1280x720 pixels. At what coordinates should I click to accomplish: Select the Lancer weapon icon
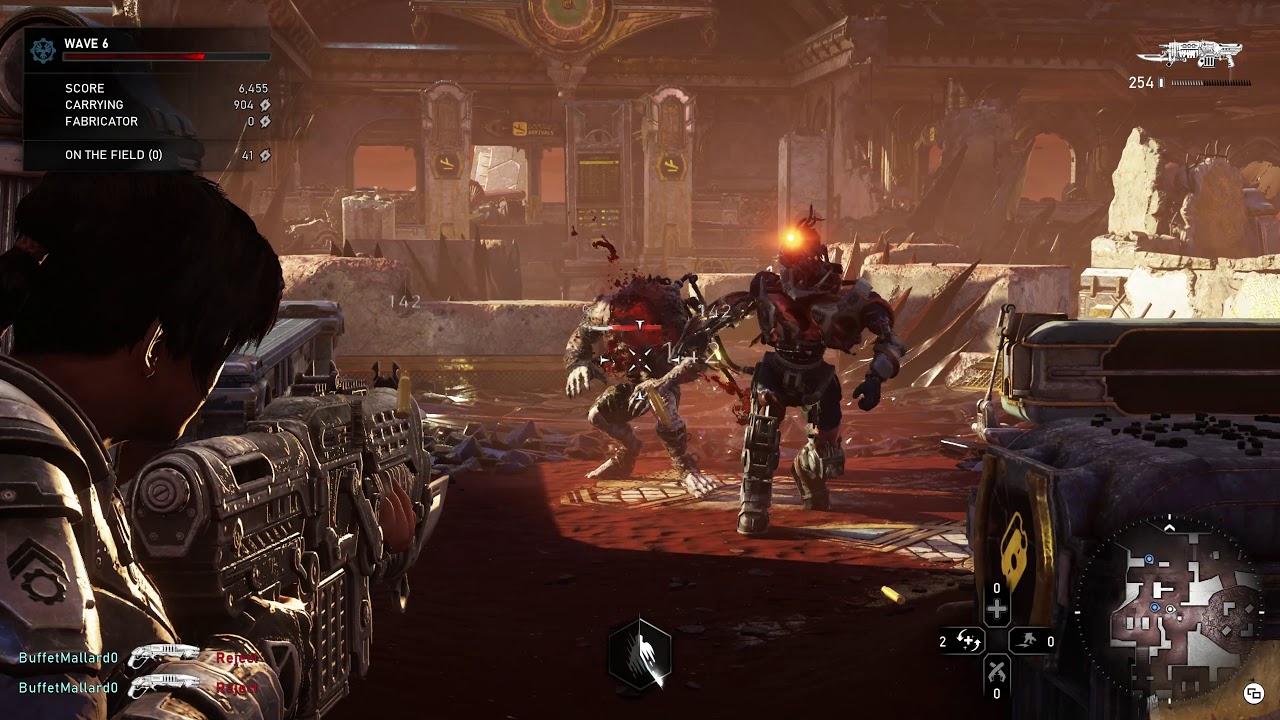[x=1202, y=54]
